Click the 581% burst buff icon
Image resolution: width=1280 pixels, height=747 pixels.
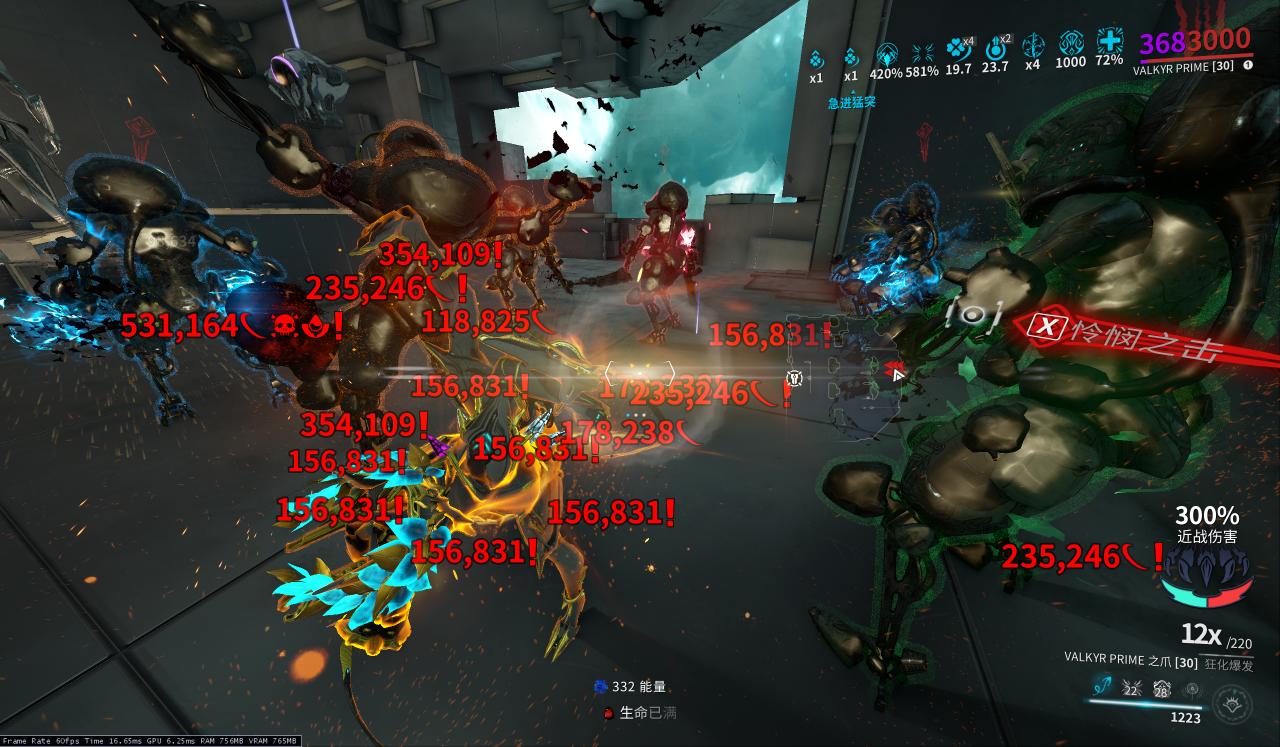(922, 52)
